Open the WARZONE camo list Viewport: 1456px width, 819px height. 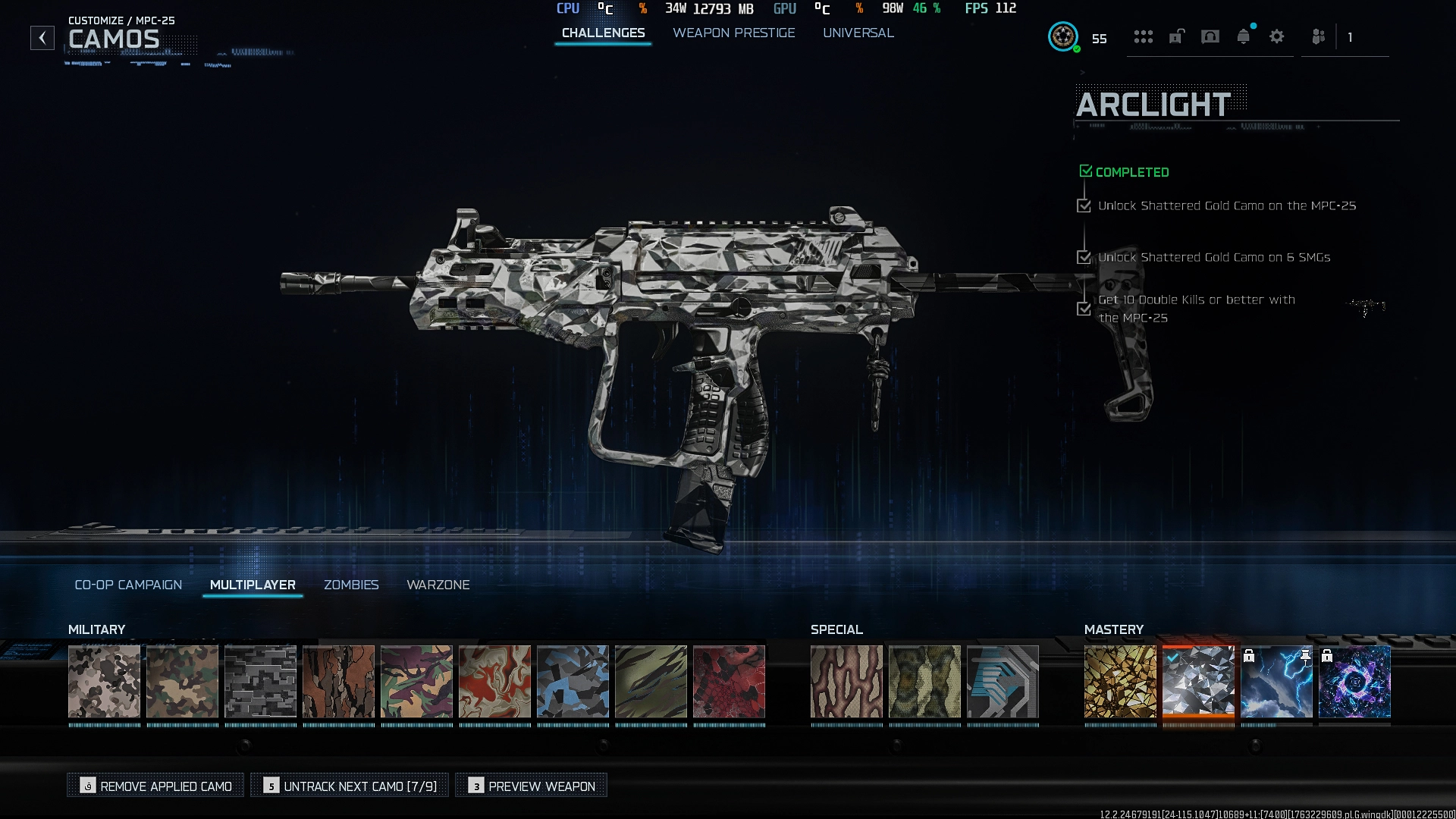click(438, 585)
